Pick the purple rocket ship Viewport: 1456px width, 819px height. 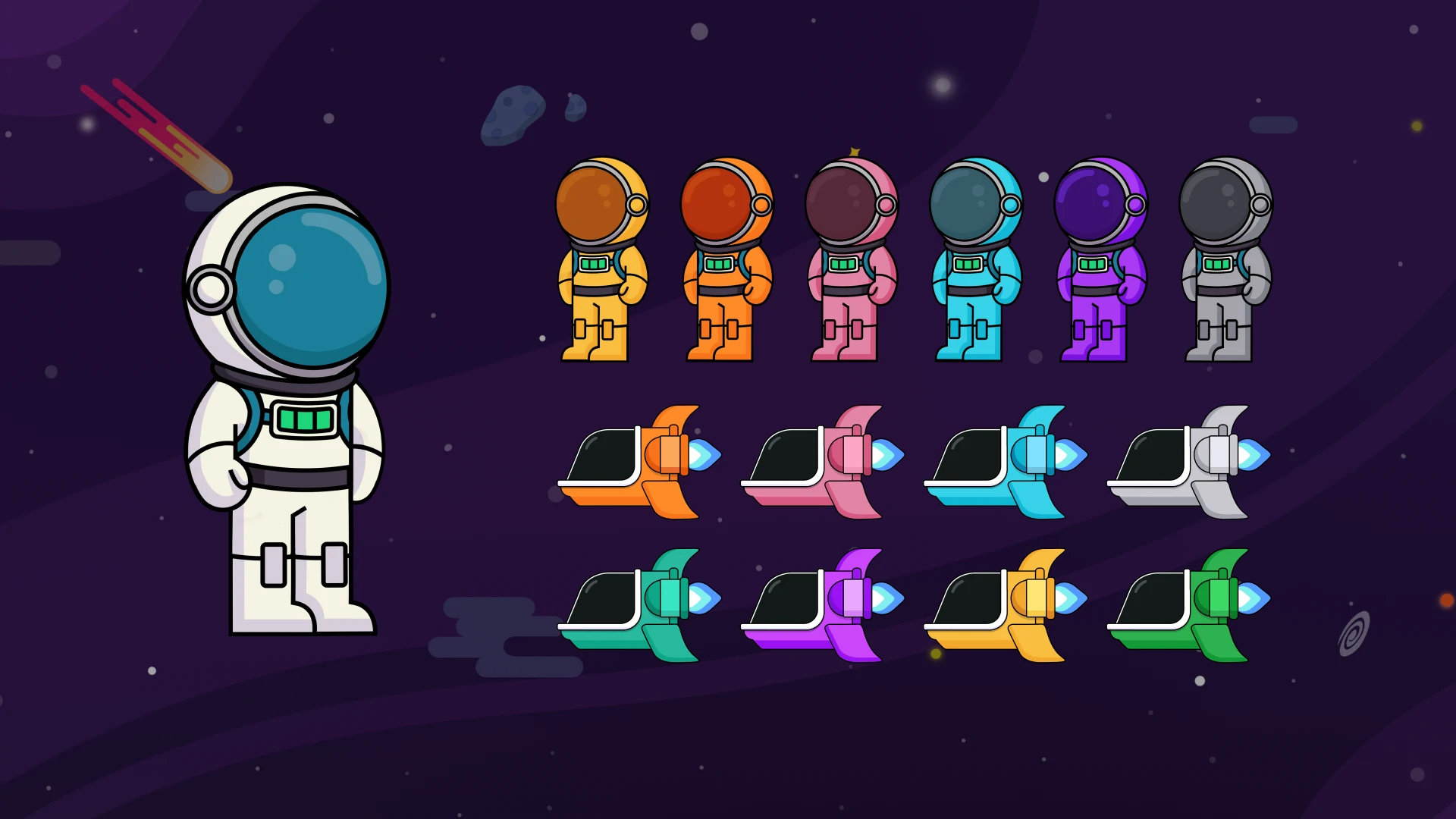pos(822,607)
